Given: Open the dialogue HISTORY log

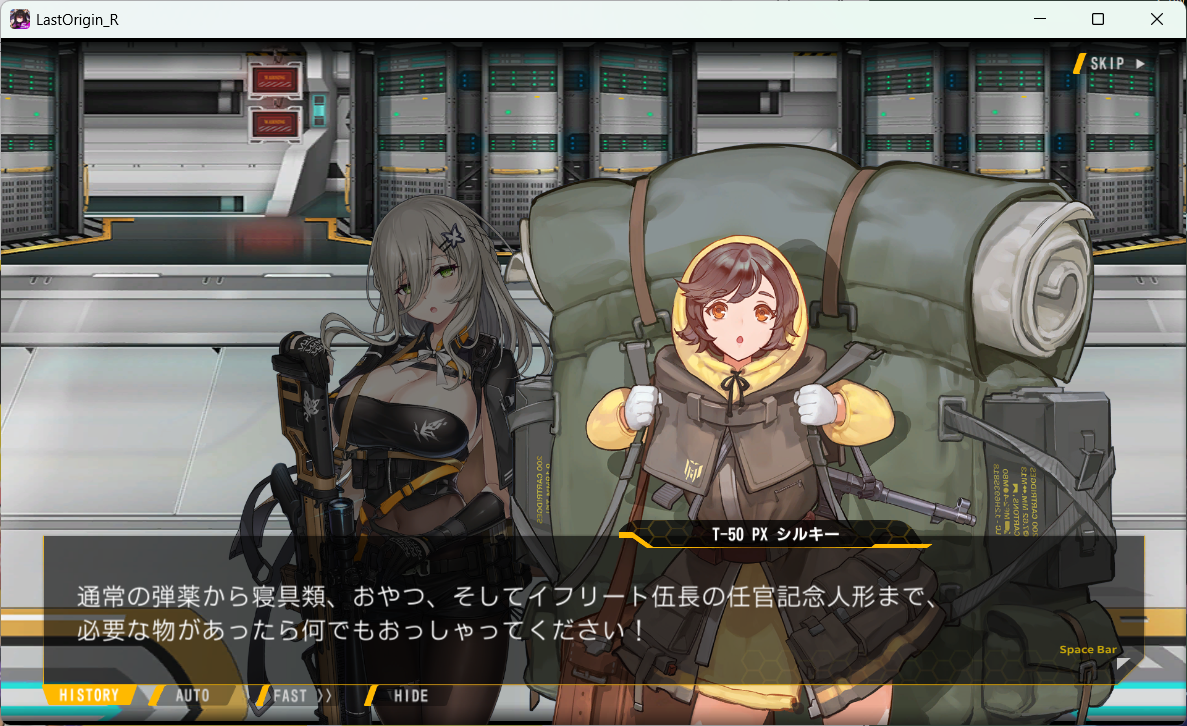Looking at the screenshot, I should [x=88, y=695].
